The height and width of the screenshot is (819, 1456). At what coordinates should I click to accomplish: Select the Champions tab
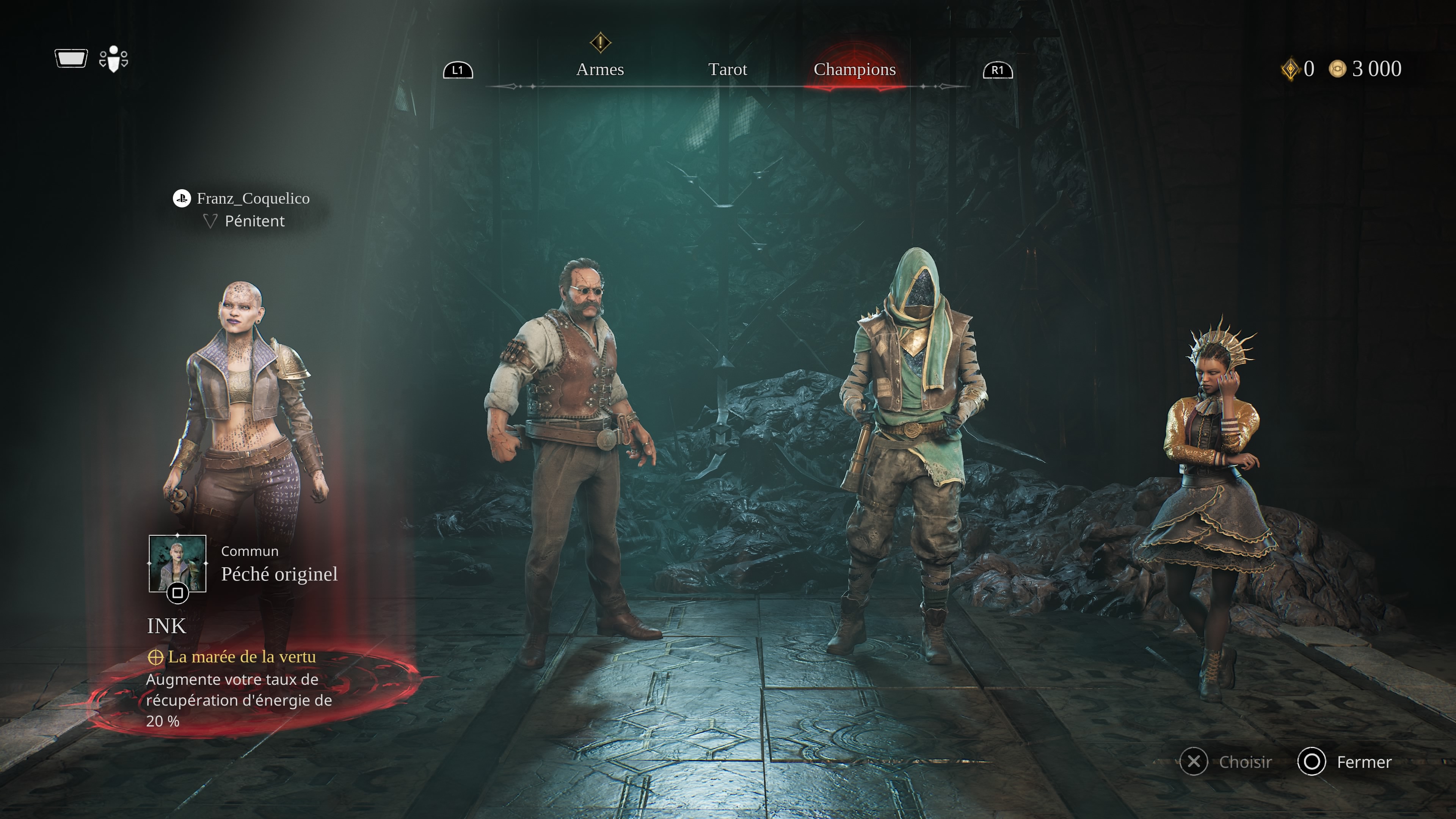tap(854, 69)
